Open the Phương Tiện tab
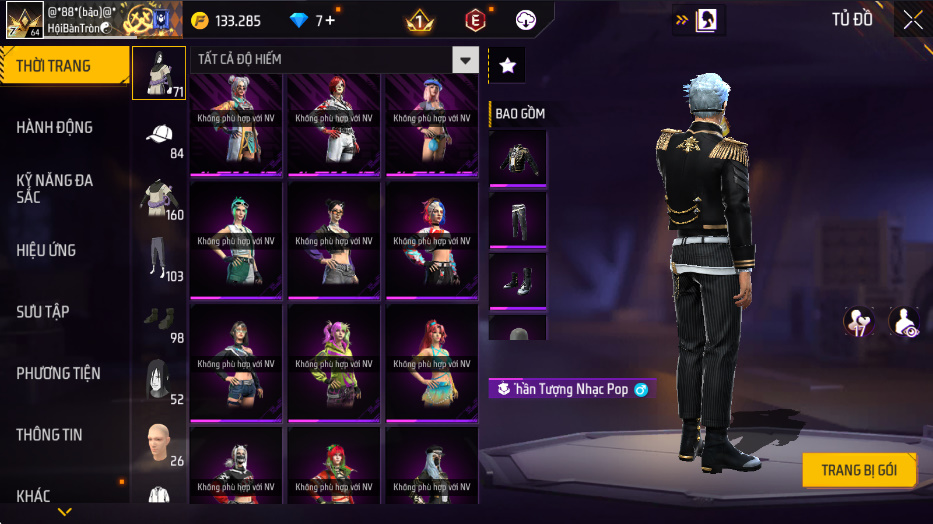933x524 pixels. point(59,373)
